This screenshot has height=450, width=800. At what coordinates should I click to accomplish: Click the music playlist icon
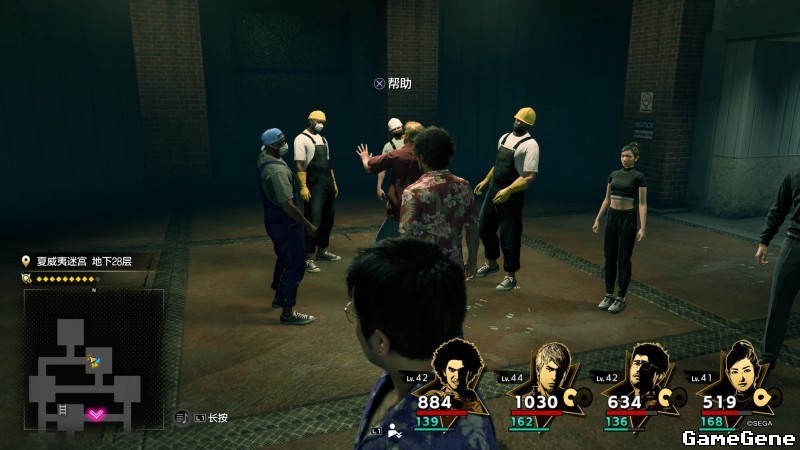tap(182, 417)
